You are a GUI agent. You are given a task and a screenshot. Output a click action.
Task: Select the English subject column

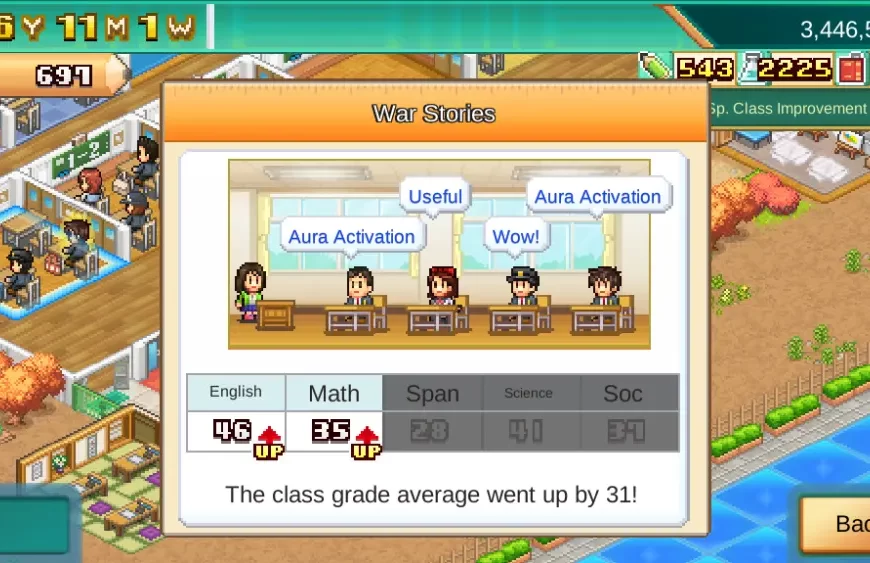click(236, 393)
